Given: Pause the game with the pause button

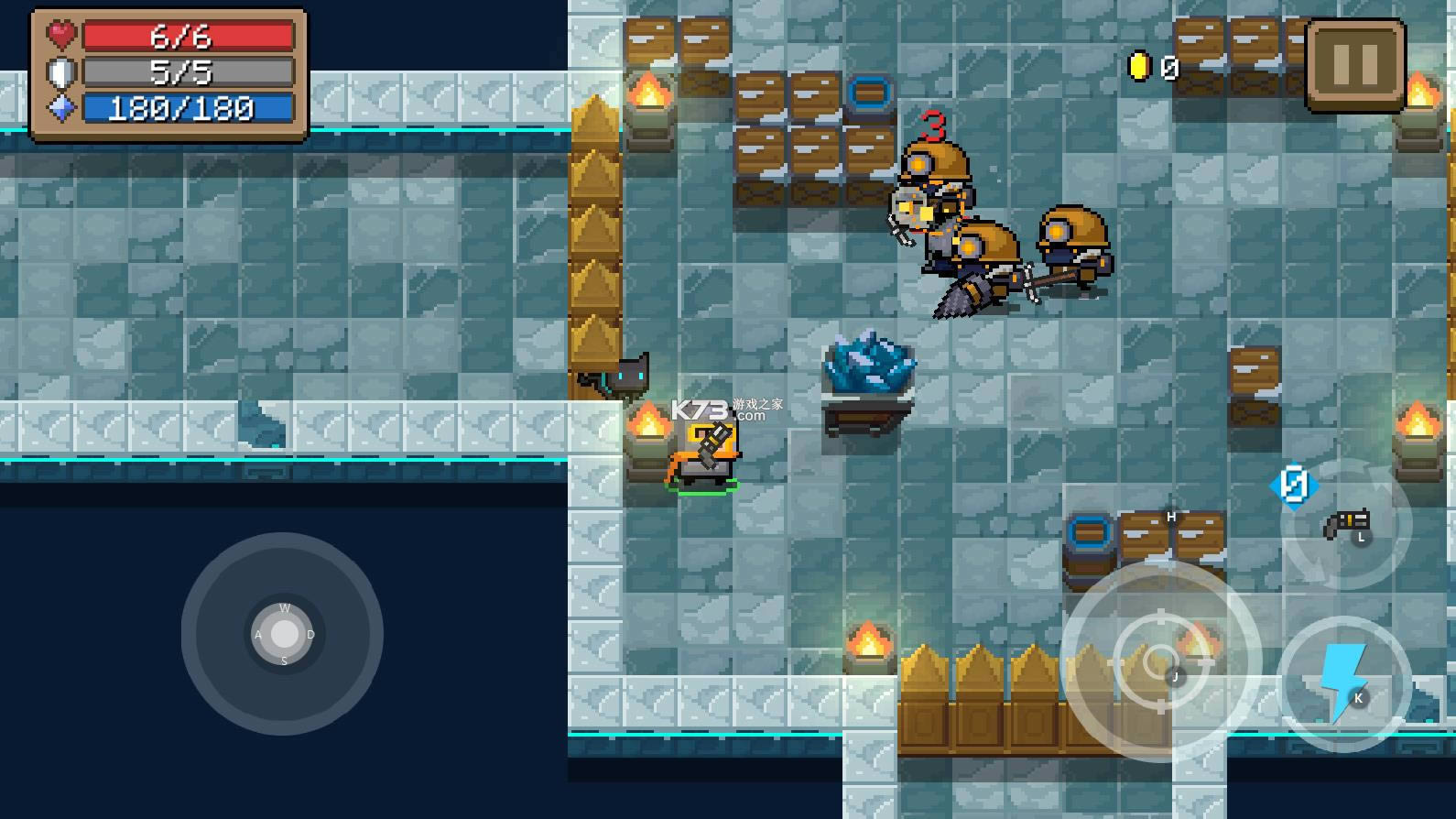Looking at the screenshot, I should (x=1355, y=65).
